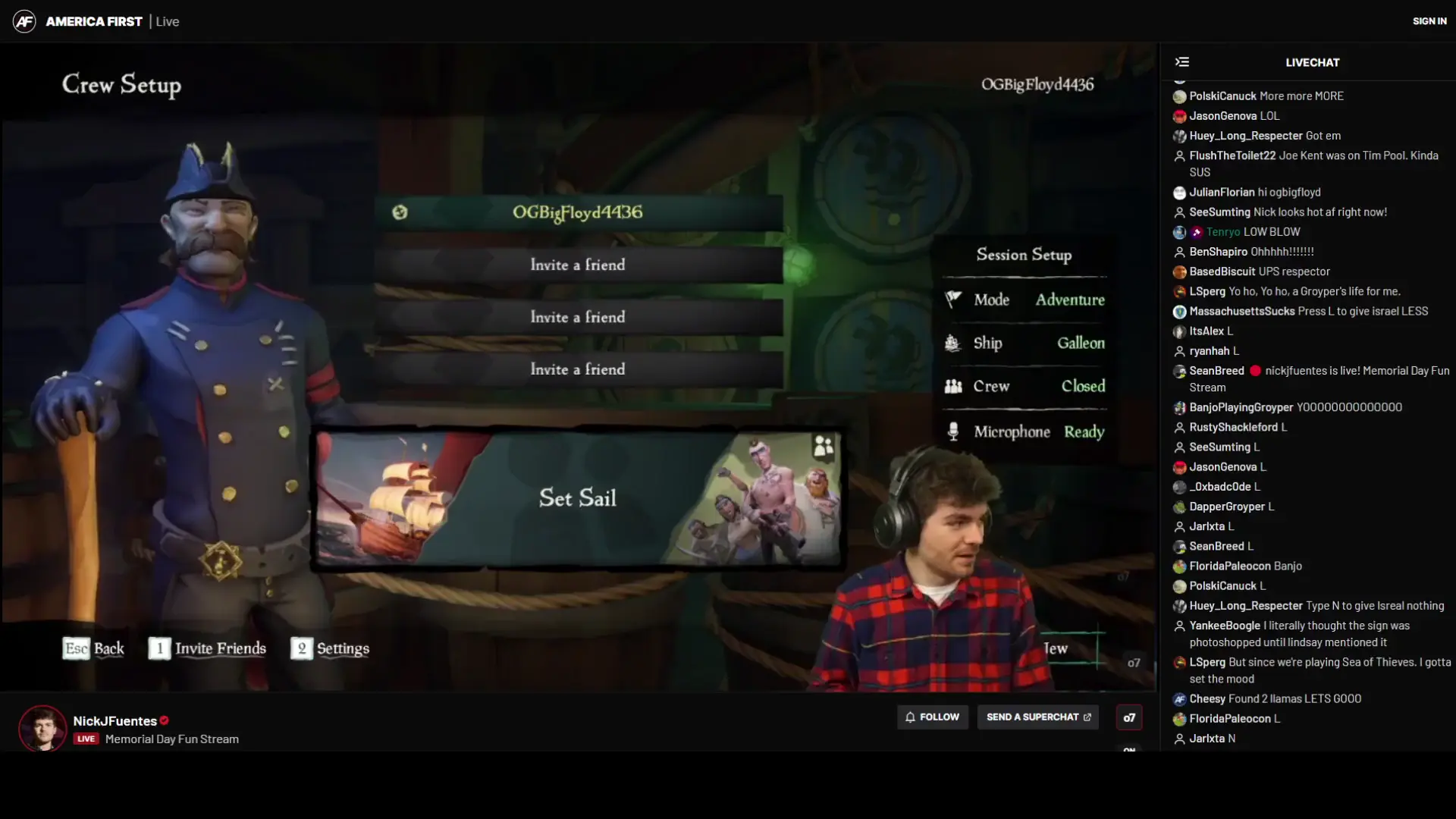Viewport: 1456px width, 819px height.
Task: Click the America First logo icon
Action: (x=24, y=20)
